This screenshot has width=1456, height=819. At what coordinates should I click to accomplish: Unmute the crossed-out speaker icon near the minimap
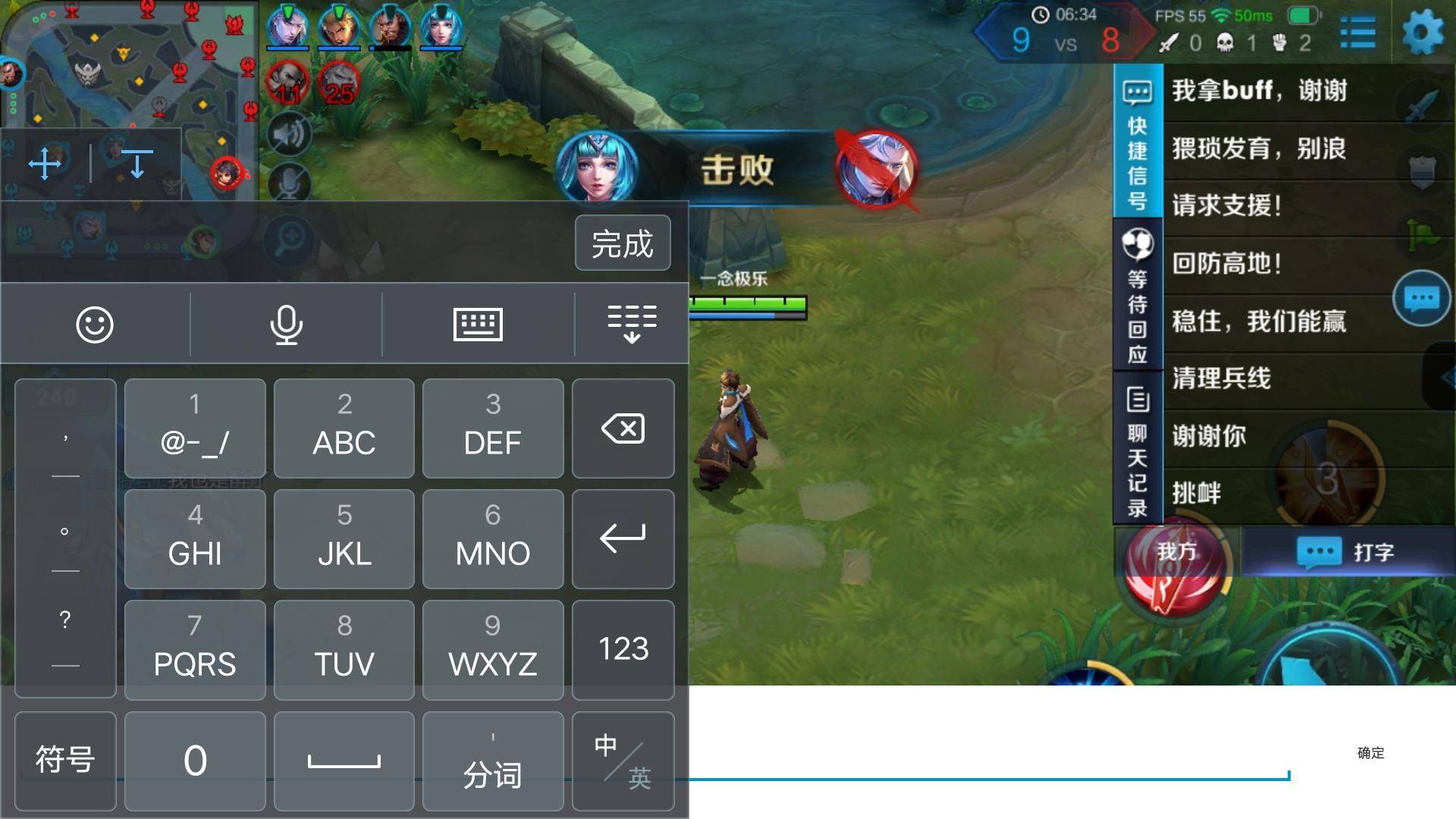pyautogui.click(x=288, y=133)
